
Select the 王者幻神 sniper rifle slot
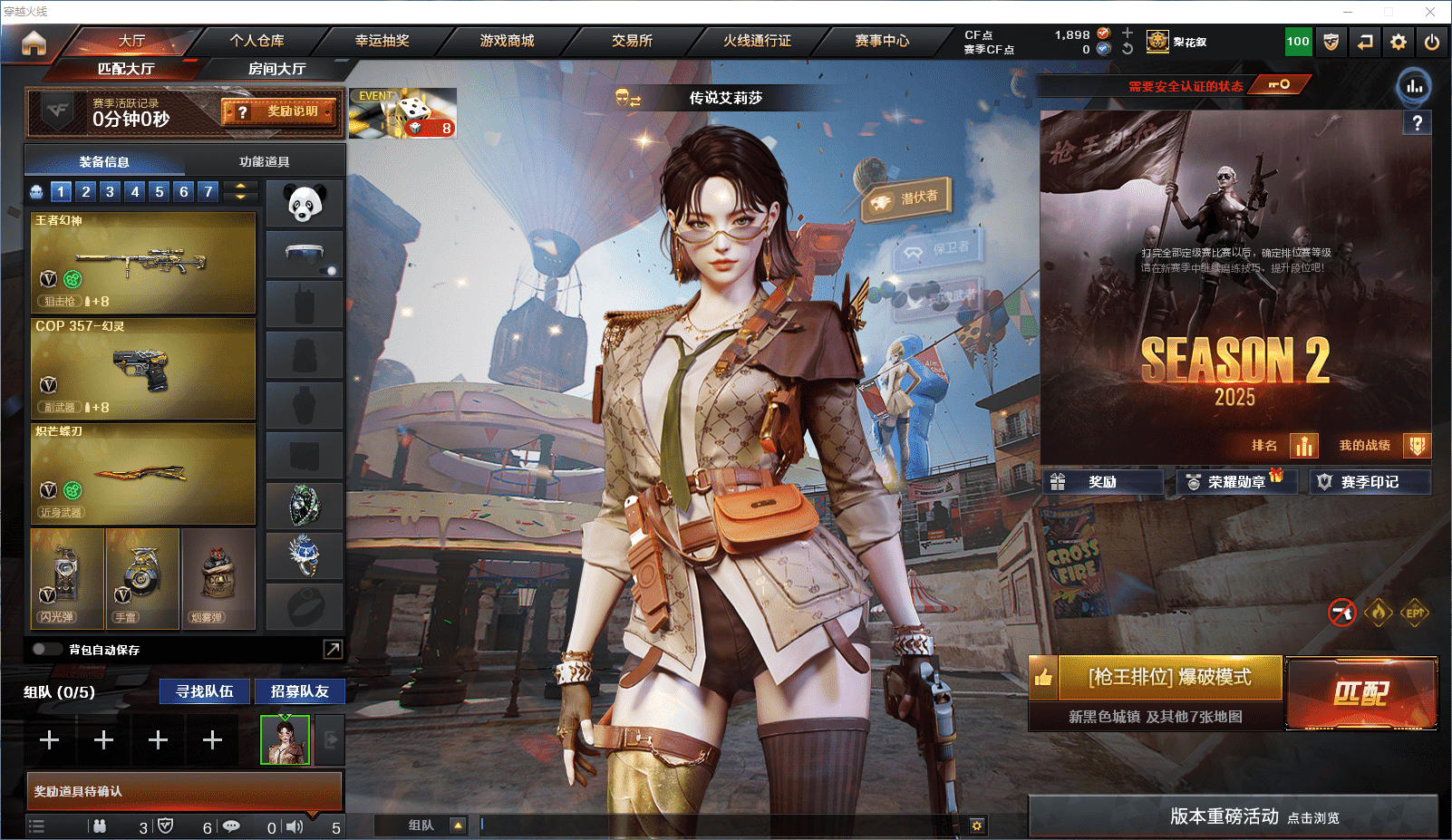[143, 263]
